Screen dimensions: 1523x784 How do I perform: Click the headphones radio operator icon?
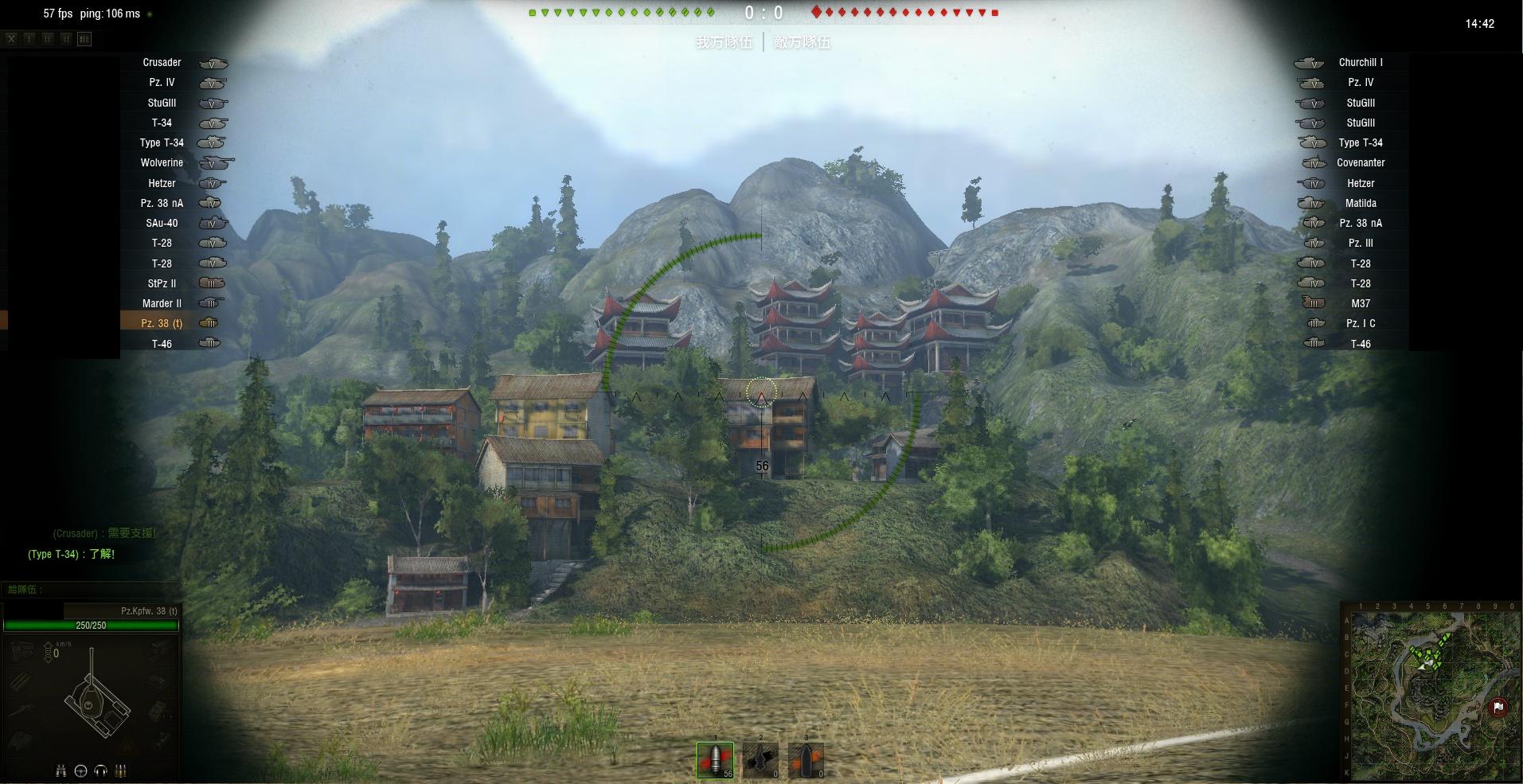[x=100, y=770]
